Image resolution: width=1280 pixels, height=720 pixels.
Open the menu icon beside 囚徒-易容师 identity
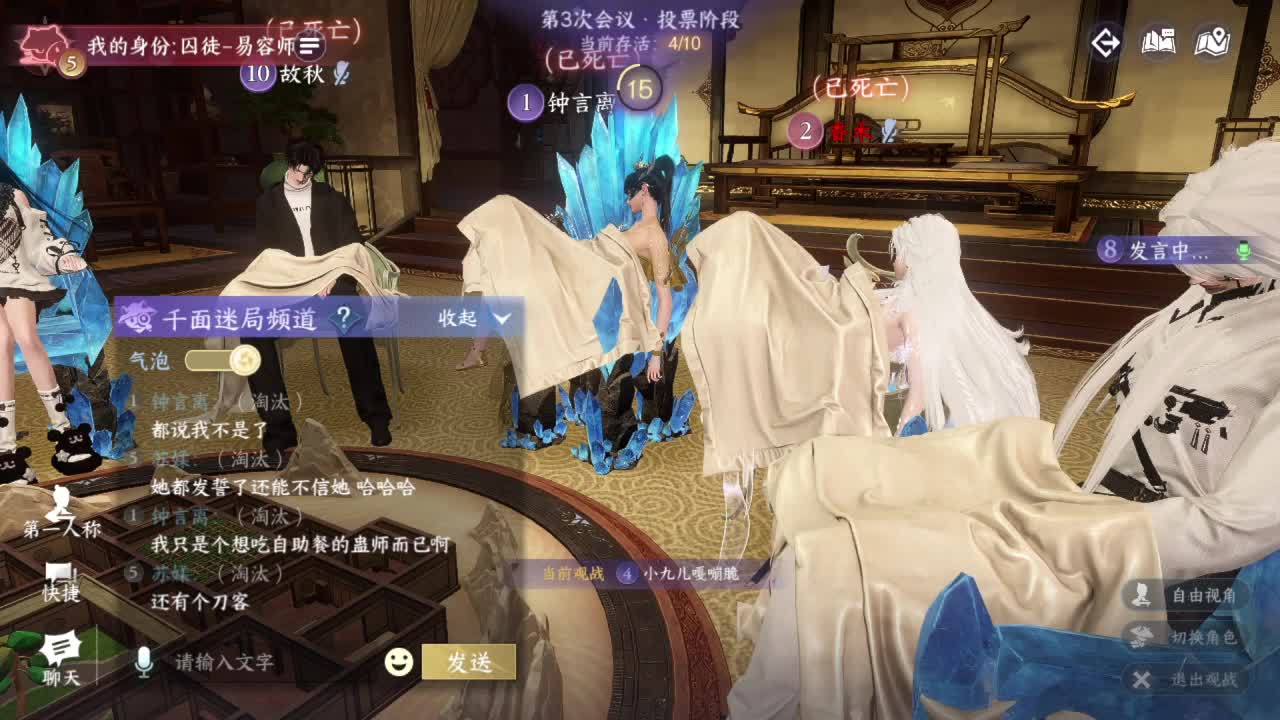click(x=309, y=46)
